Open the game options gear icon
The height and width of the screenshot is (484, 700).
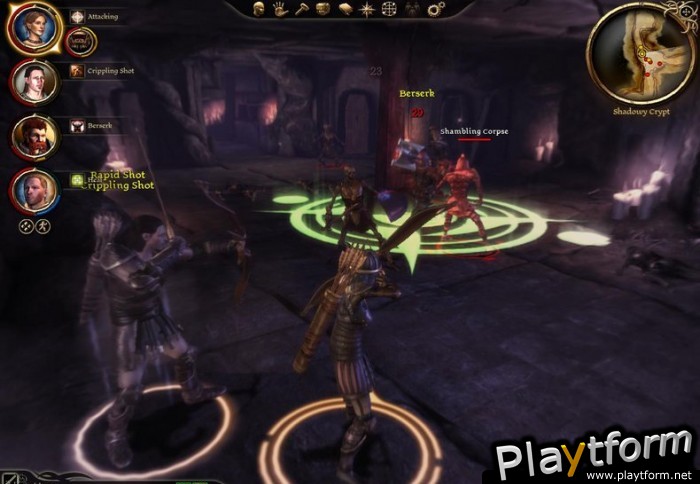click(x=435, y=8)
